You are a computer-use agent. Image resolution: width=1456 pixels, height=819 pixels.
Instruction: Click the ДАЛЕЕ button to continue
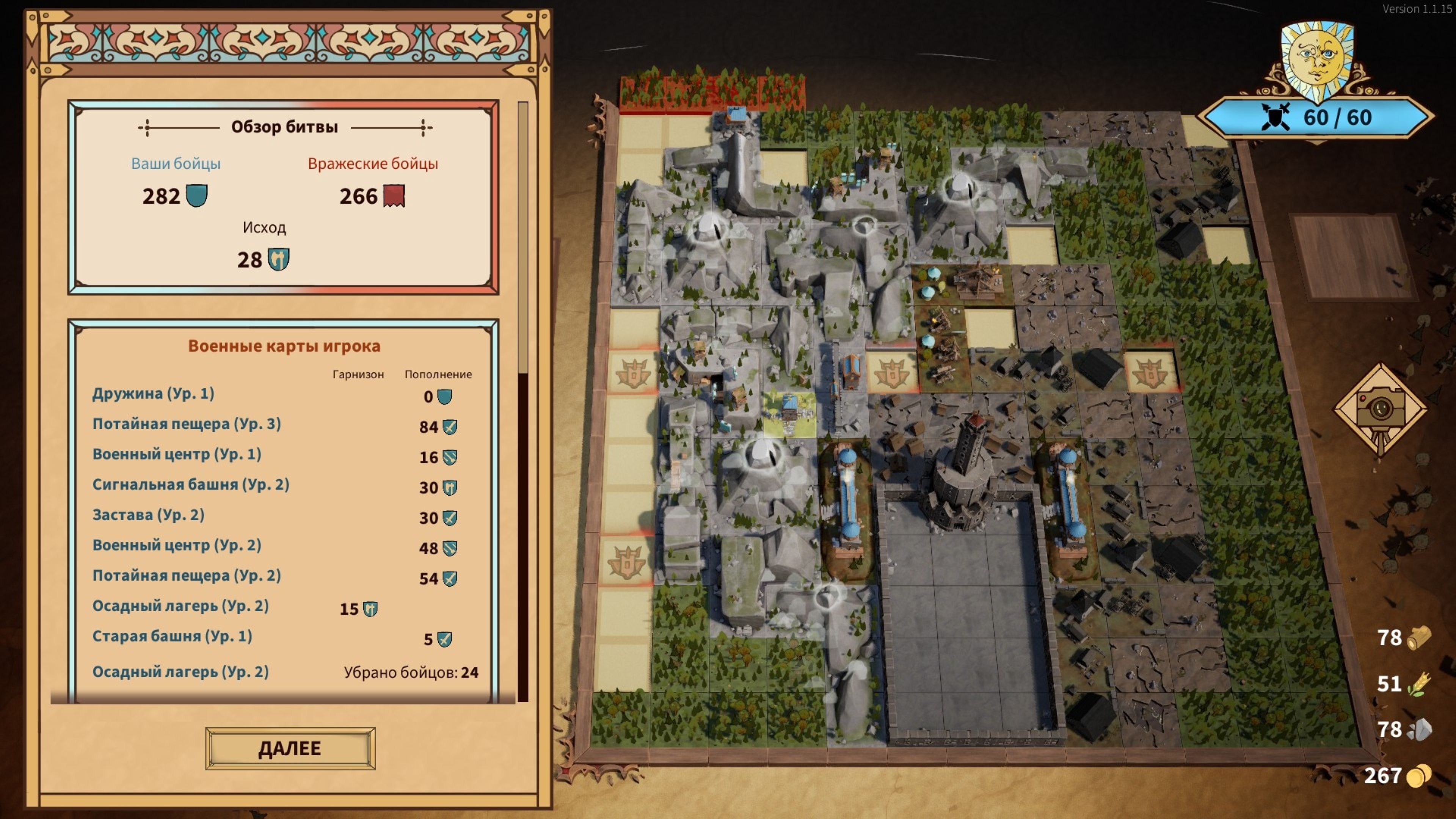(x=290, y=748)
